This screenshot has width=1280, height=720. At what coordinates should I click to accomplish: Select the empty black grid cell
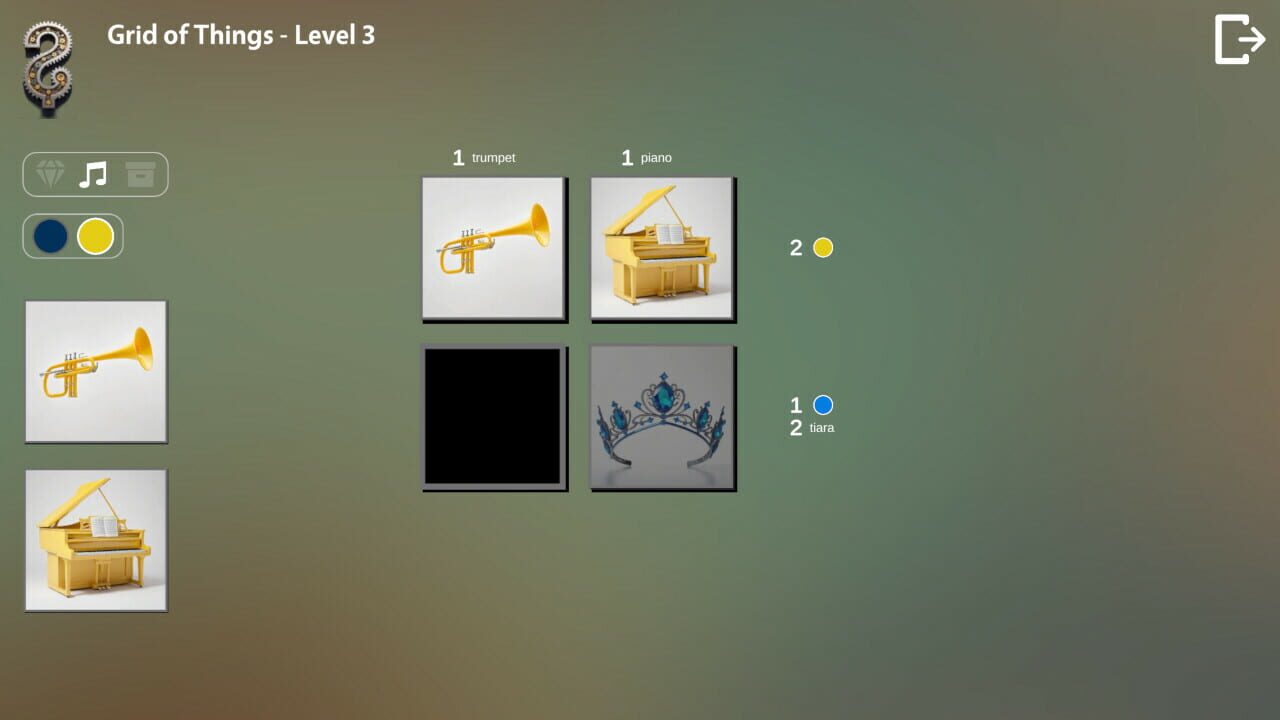coord(494,417)
